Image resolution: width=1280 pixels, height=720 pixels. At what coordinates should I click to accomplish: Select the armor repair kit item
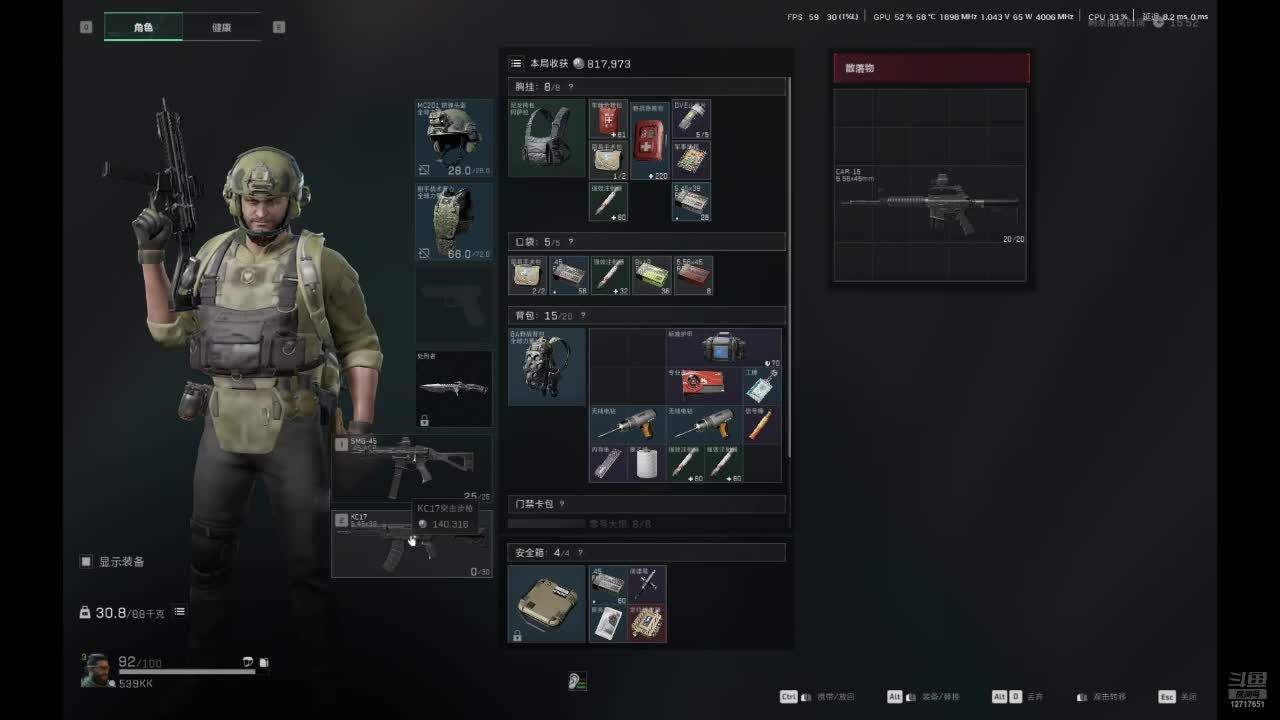(724, 347)
